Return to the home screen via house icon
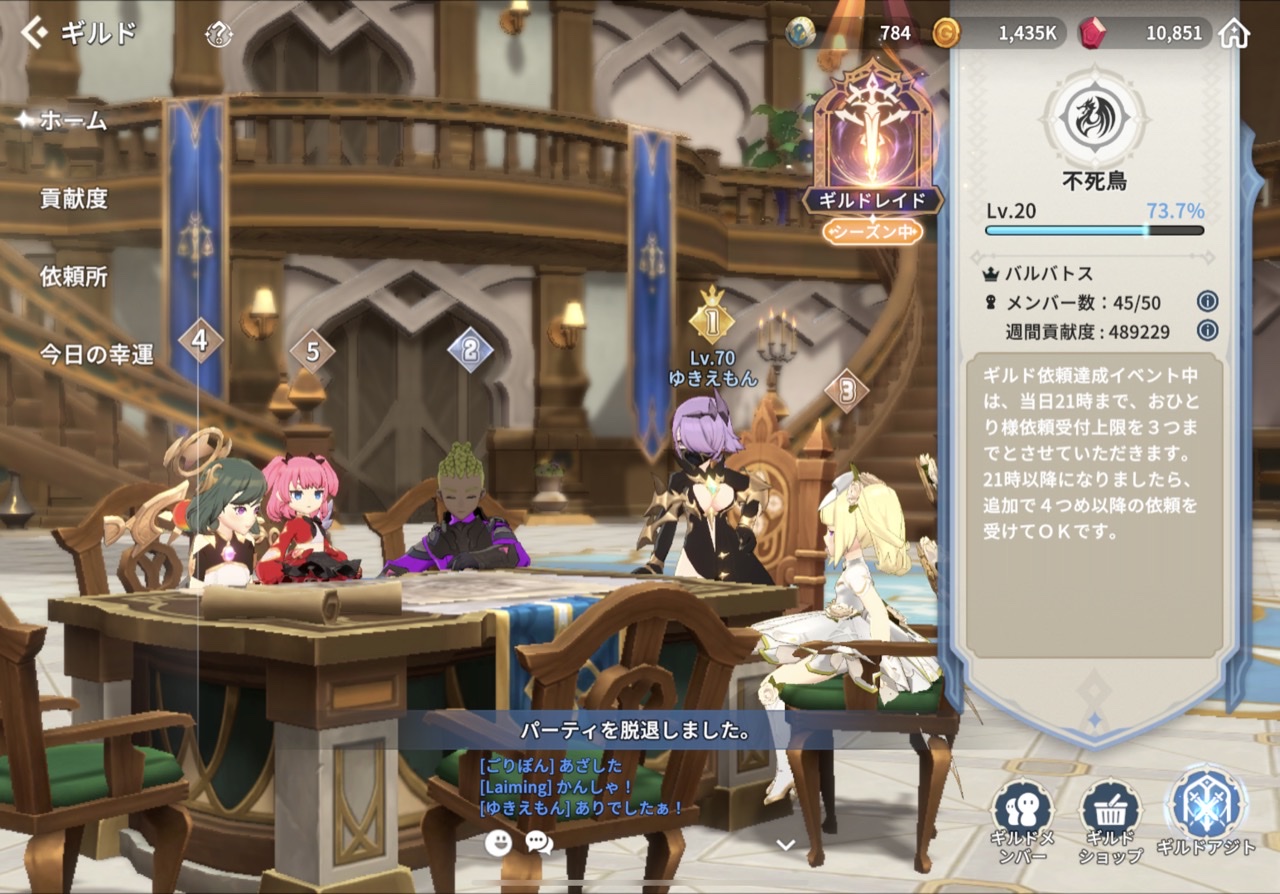Image resolution: width=1280 pixels, height=894 pixels. pos(1235,33)
